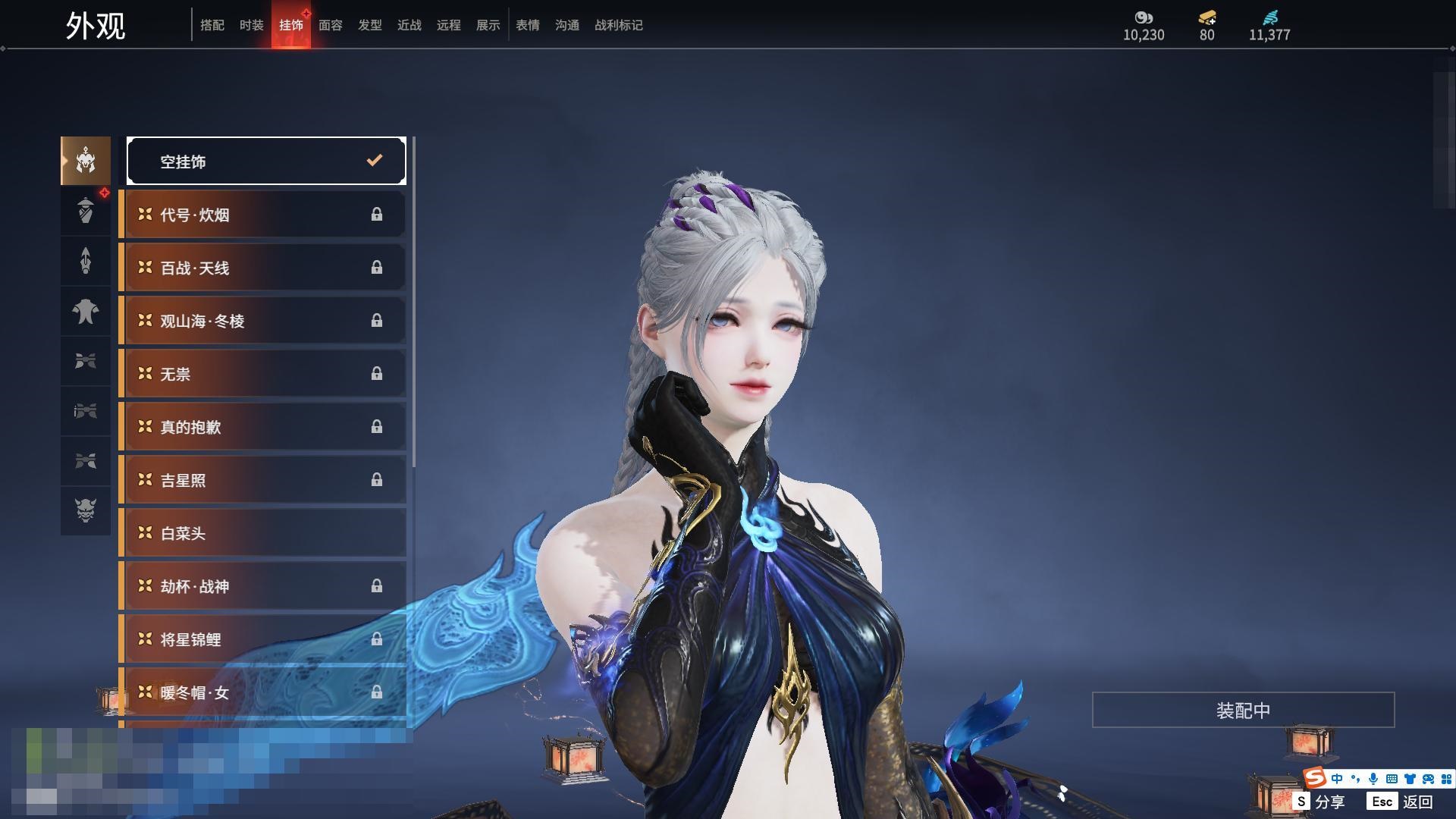1456x819 pixels.
Task: Open the 战利标记 tab
Action: [618, 25]
